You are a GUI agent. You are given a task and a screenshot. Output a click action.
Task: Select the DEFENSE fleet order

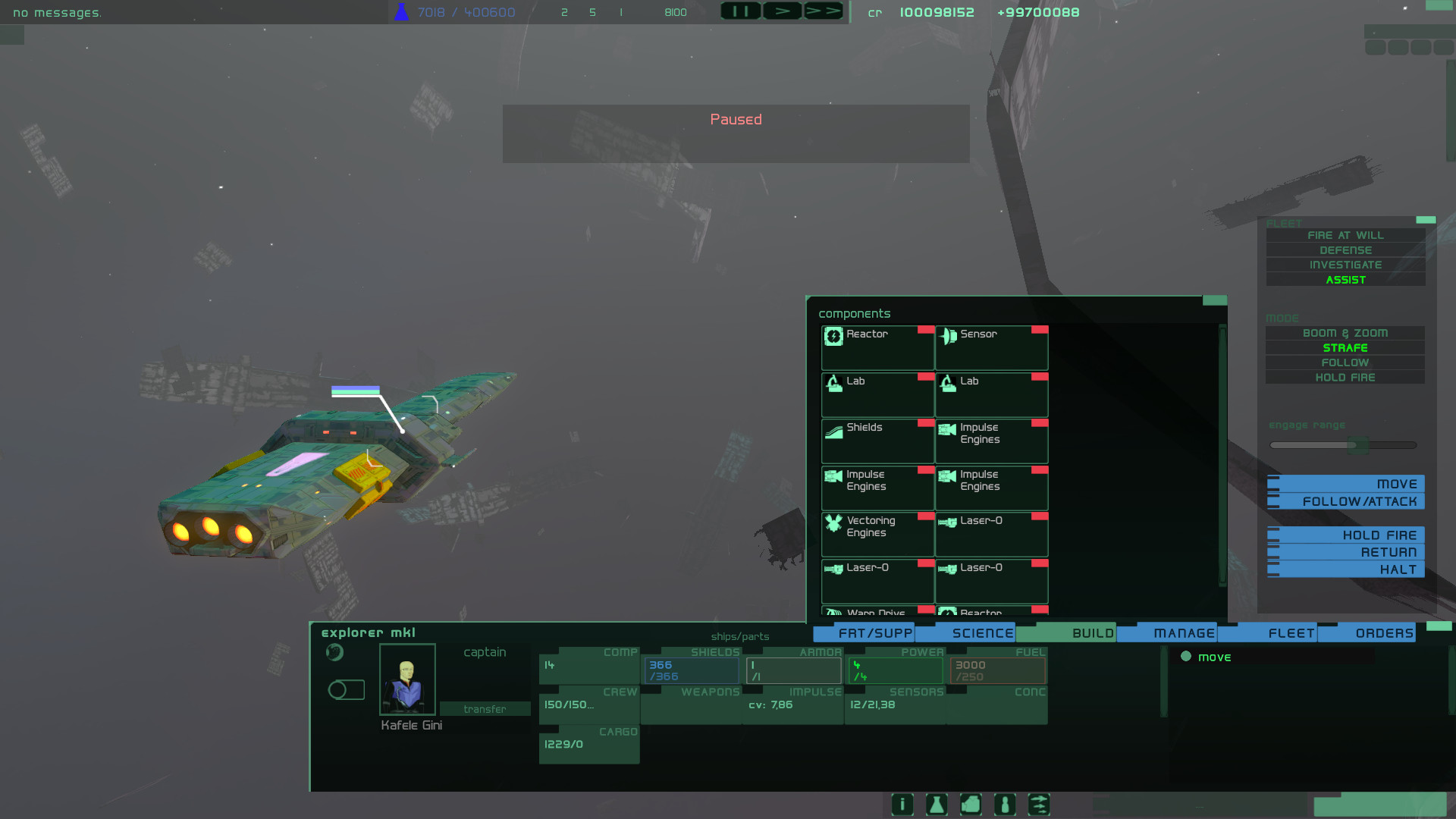point(1345,249)
